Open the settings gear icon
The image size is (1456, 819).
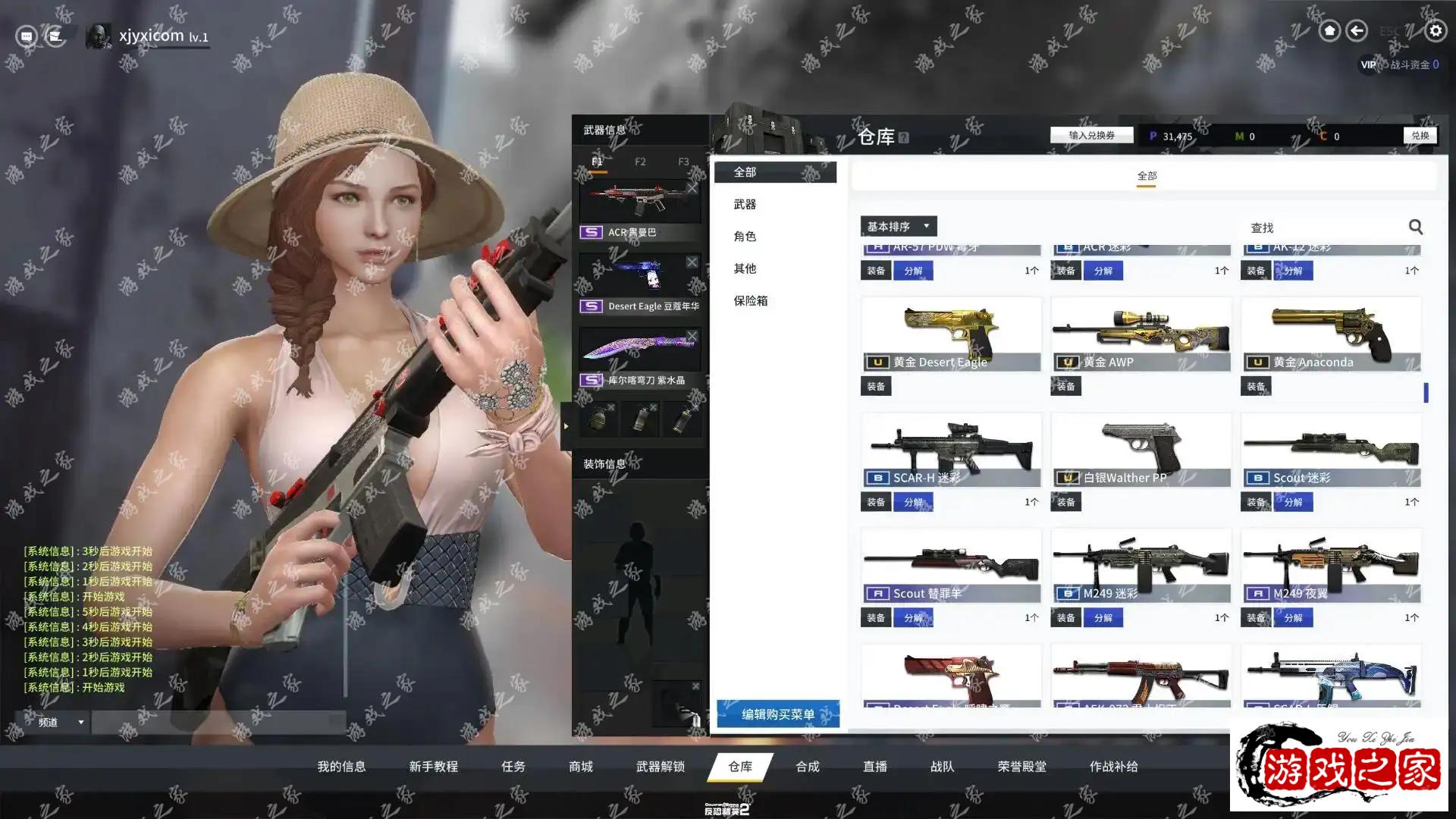tap(1435, 30)
